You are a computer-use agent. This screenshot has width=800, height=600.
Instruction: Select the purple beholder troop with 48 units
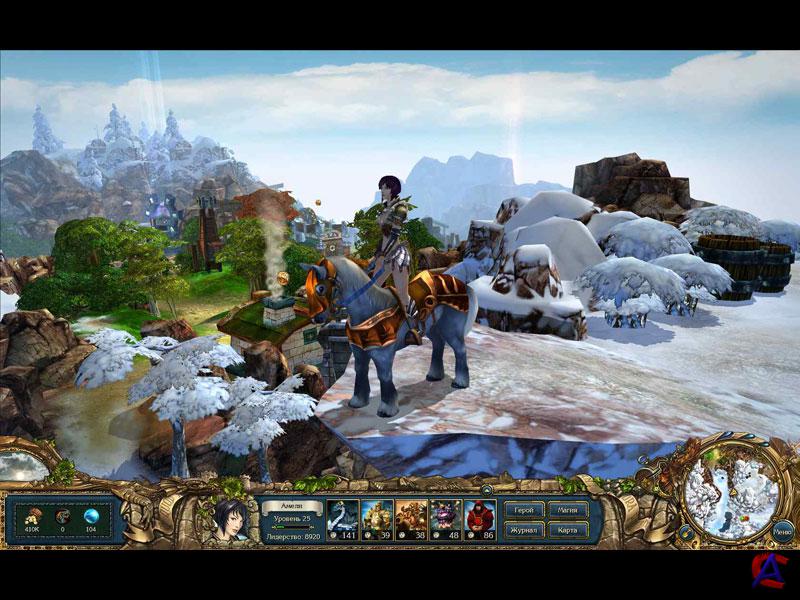pyautogui.click(x=445, y=519)
